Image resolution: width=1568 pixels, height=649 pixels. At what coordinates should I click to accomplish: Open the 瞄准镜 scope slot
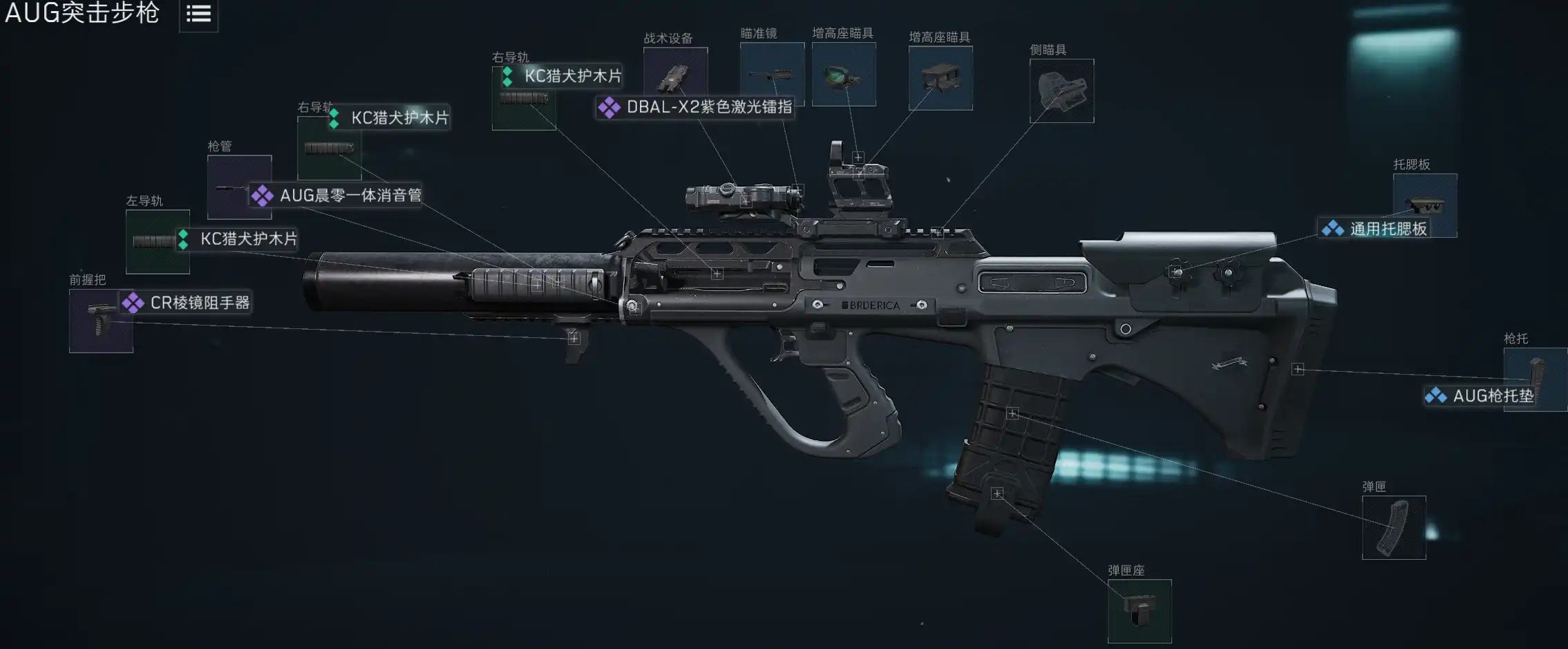tap(772, 74)
